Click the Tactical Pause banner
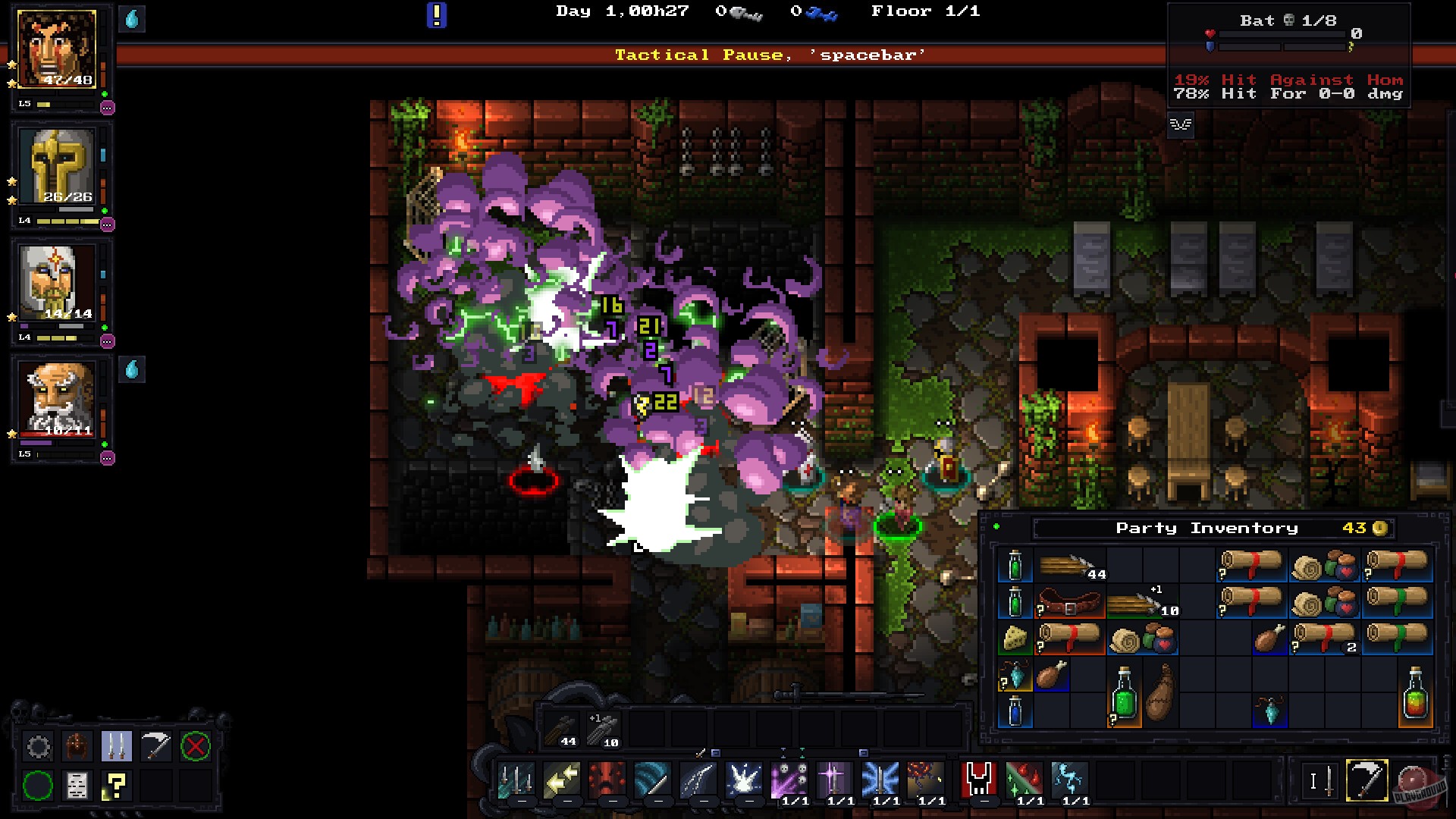 click(770, 54)
